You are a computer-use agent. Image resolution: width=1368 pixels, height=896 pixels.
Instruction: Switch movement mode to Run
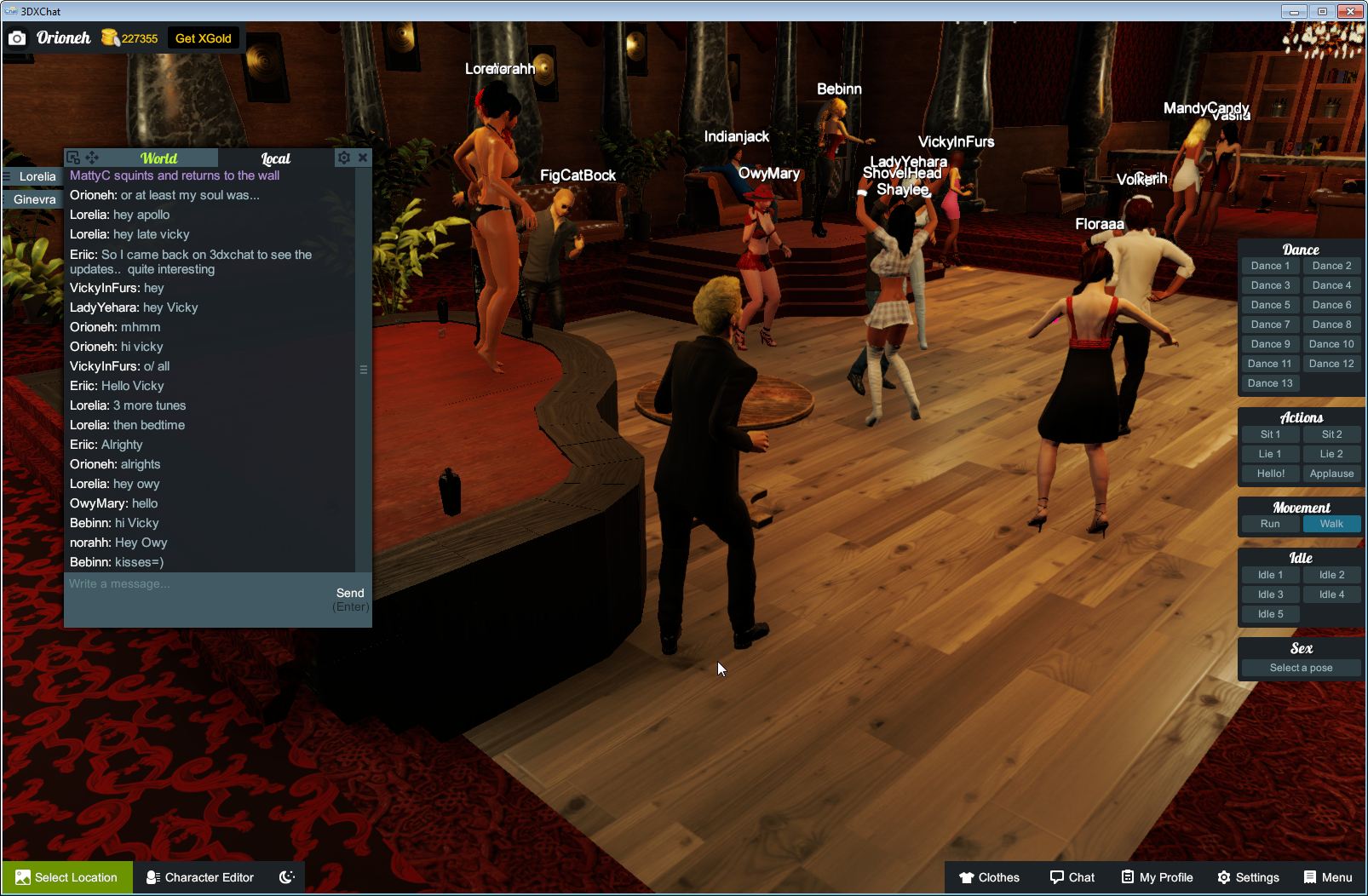point(1270,524)
